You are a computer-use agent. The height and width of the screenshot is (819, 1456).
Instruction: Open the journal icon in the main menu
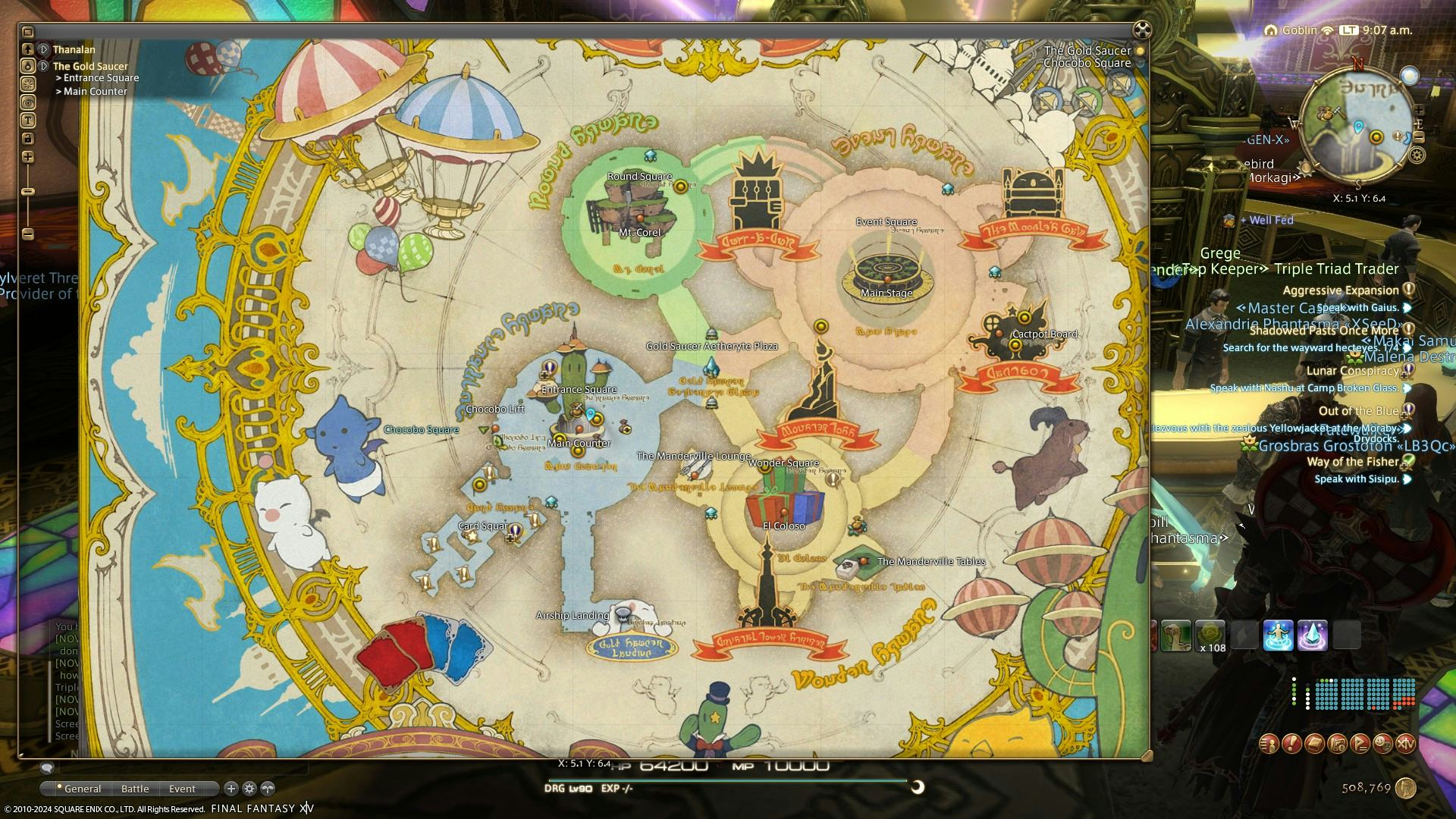pyautogui.click(x=1314, y=743)
